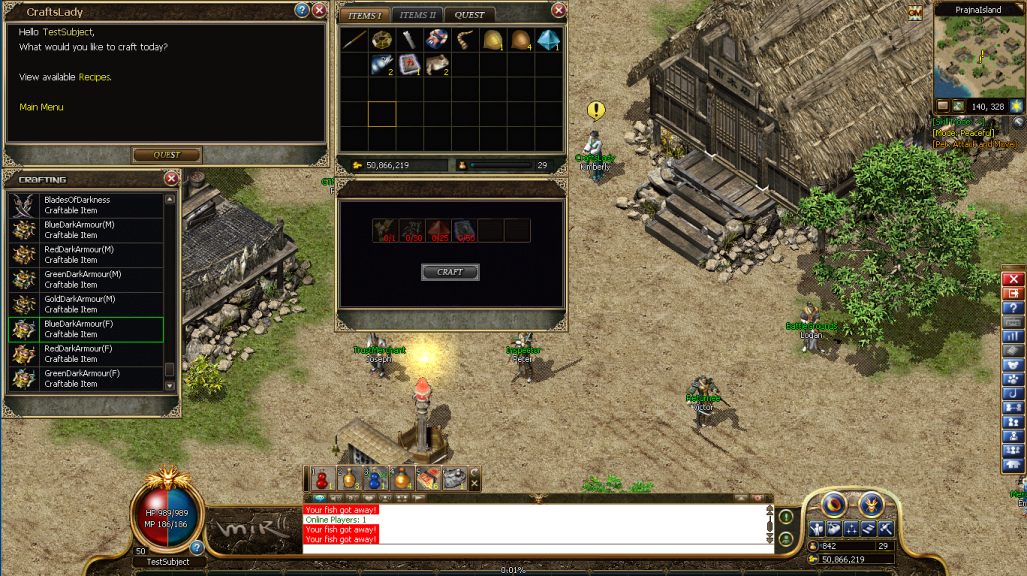Click the Recipes link in the CraftsLady dialogue
The image size is (1027, 576).
(x=95, y=77)
